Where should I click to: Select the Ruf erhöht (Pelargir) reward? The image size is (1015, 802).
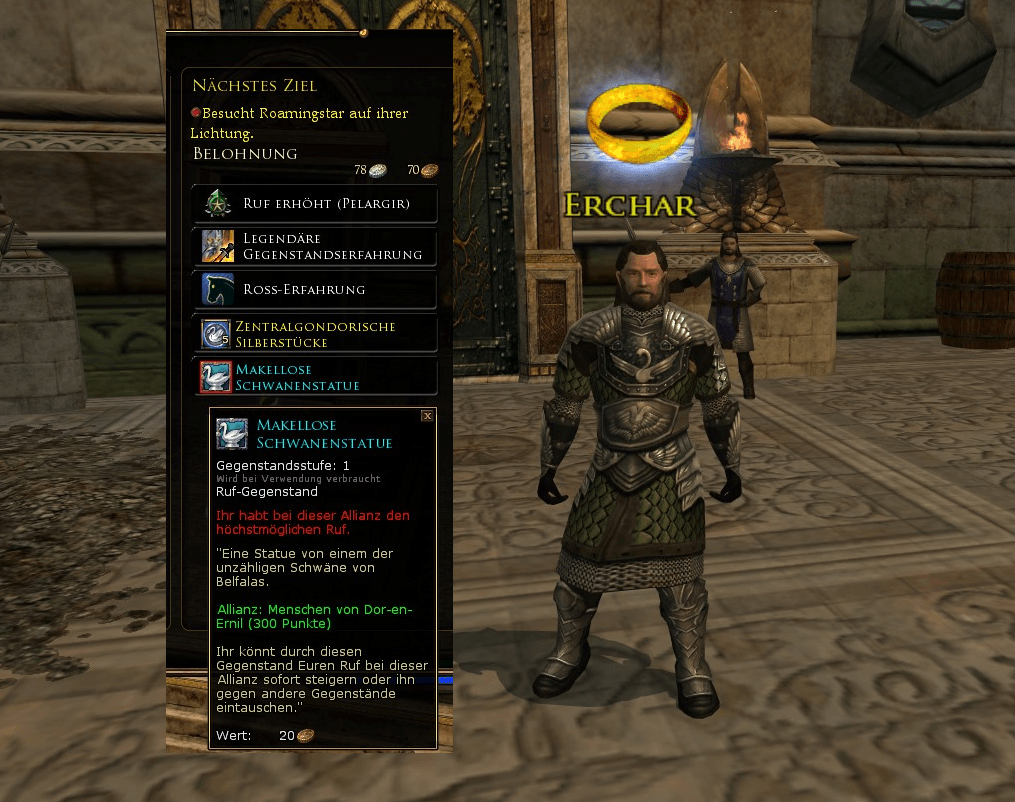coord(314,204)
